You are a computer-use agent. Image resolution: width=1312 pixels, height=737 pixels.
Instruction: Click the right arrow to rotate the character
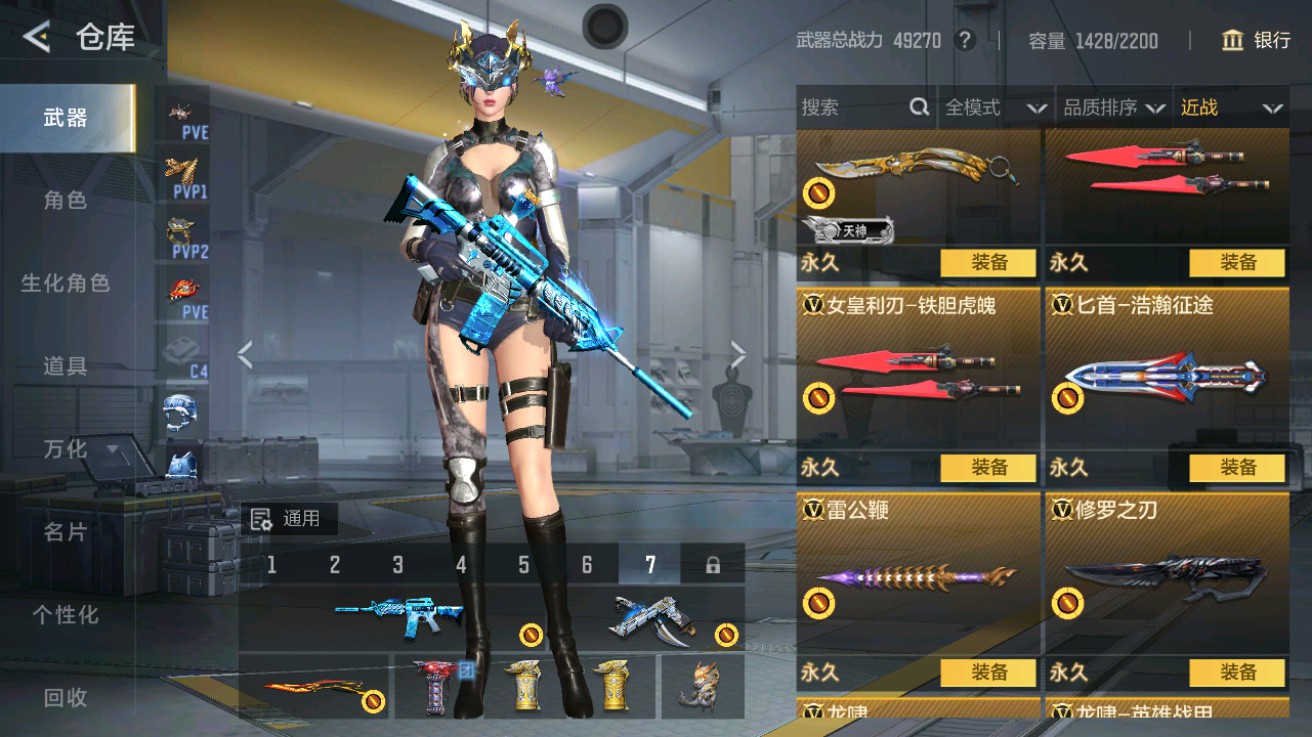pos(738,352)
